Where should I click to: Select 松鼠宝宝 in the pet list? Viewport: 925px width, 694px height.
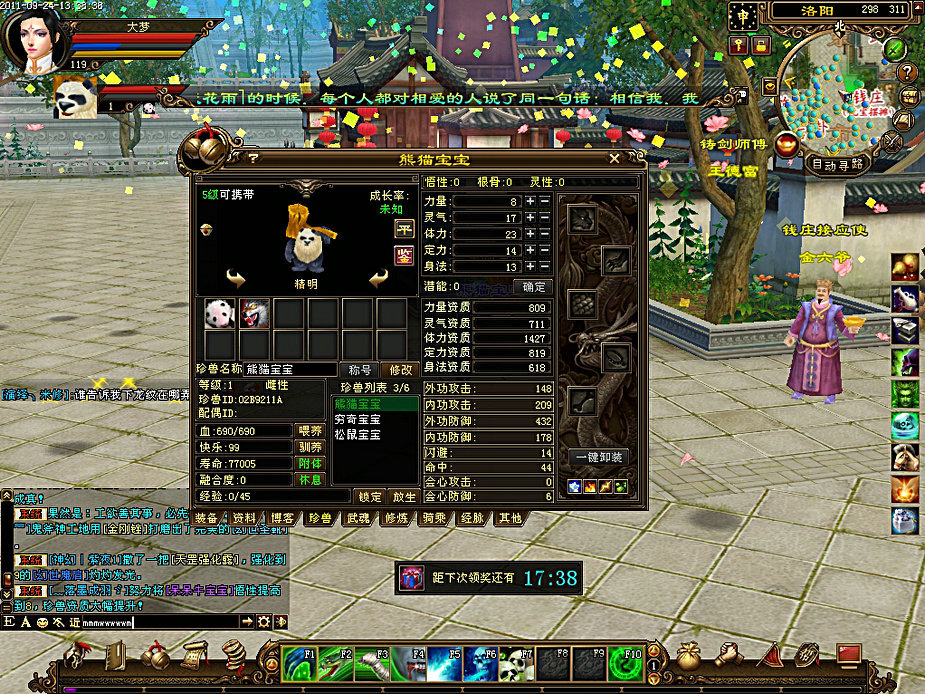click(360, 435)
